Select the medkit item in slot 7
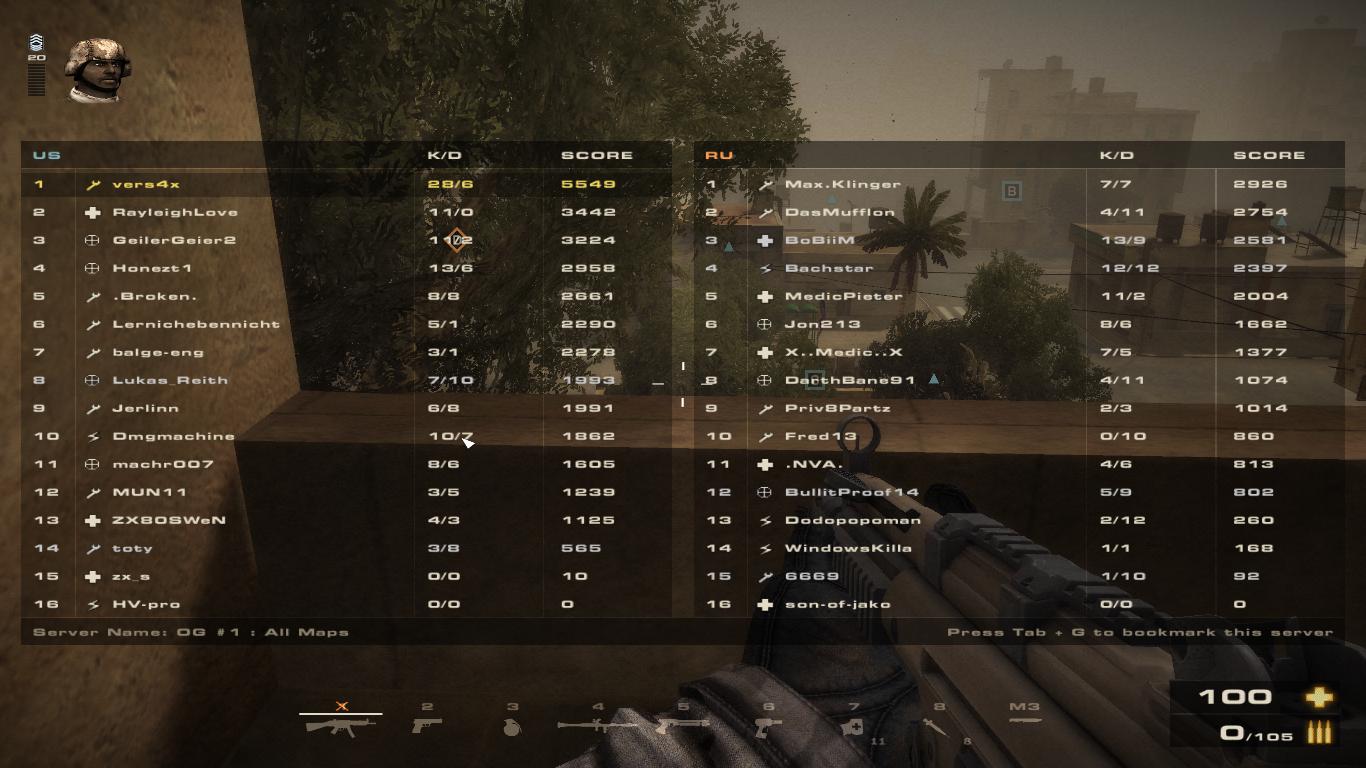The height and width of the screenshot is (768, 1366). click(853, 727)
